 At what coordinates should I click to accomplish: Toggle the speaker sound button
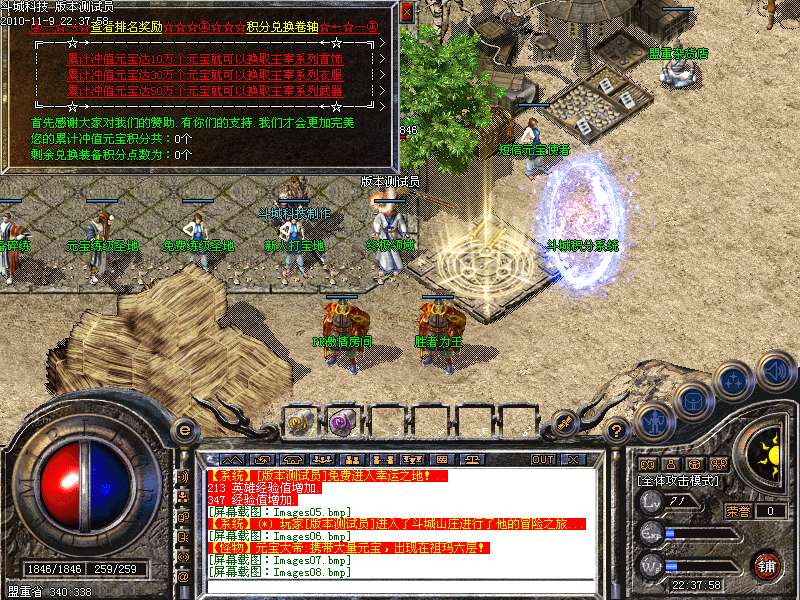[x=775, y=371]
